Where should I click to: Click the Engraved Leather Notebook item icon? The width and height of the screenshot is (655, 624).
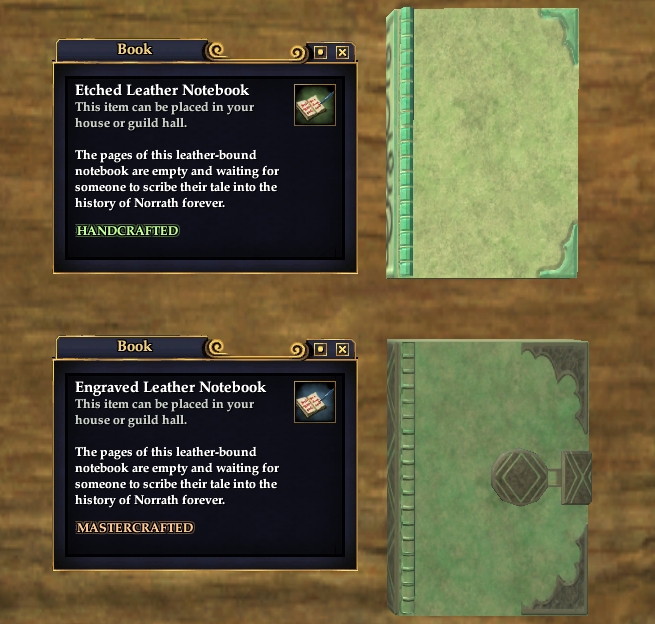click(314, 402)
